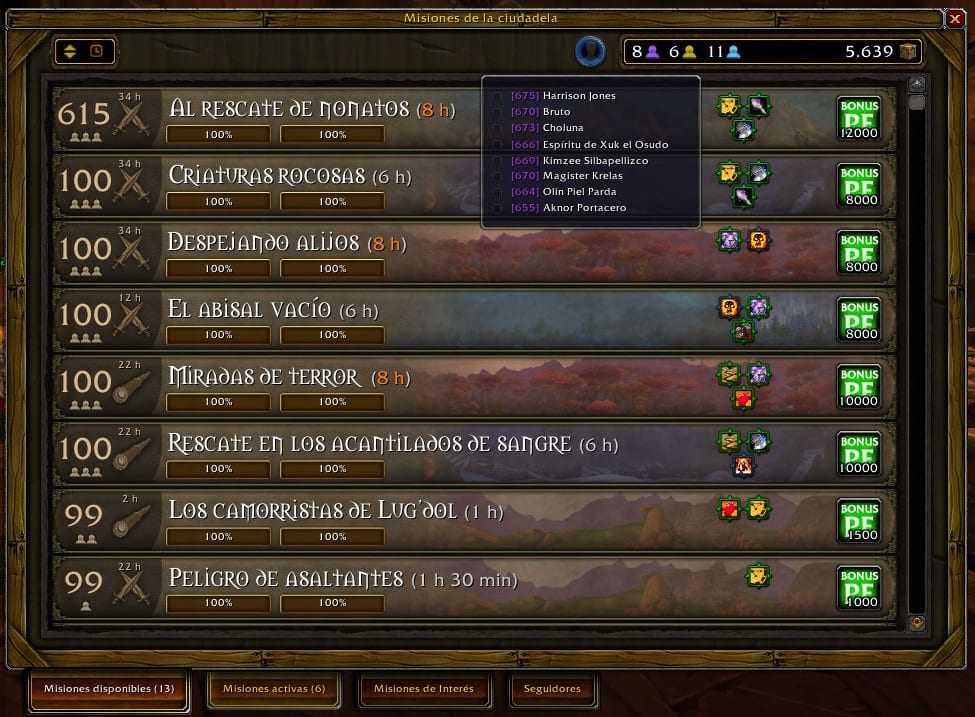Click the 12000 PE bonus reward icon
The width and height of the screenshot is (975, 717).
[x=858, y=116]
